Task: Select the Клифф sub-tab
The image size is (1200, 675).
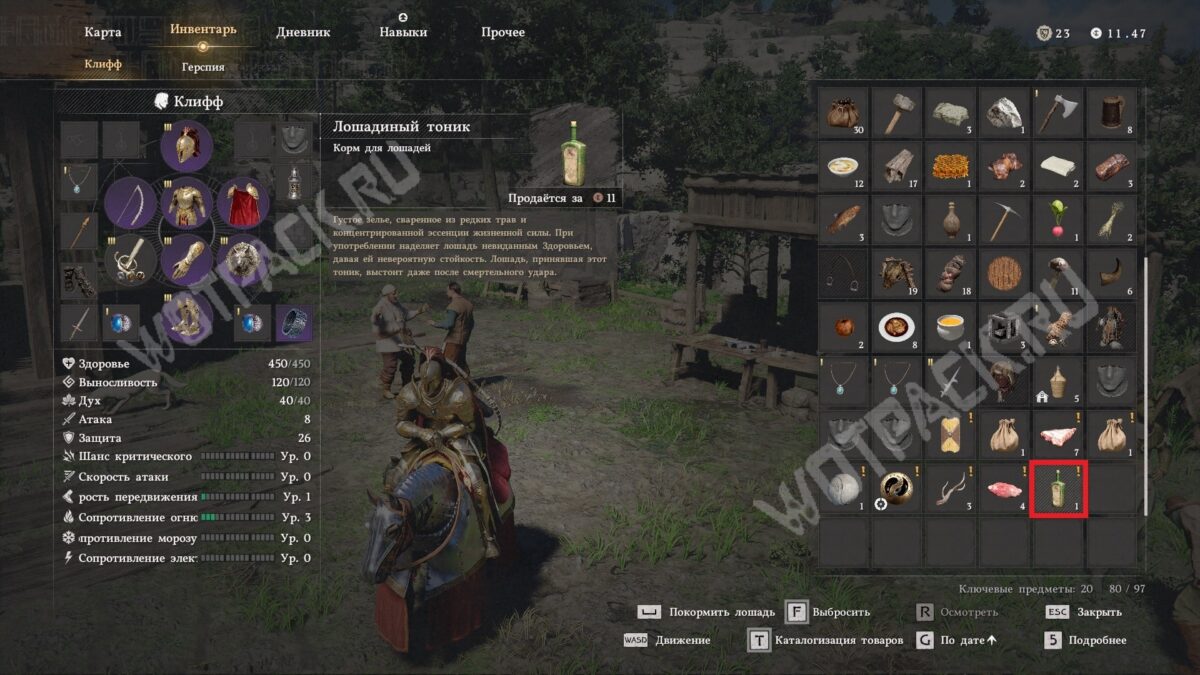Action: [x=103, y=64]
